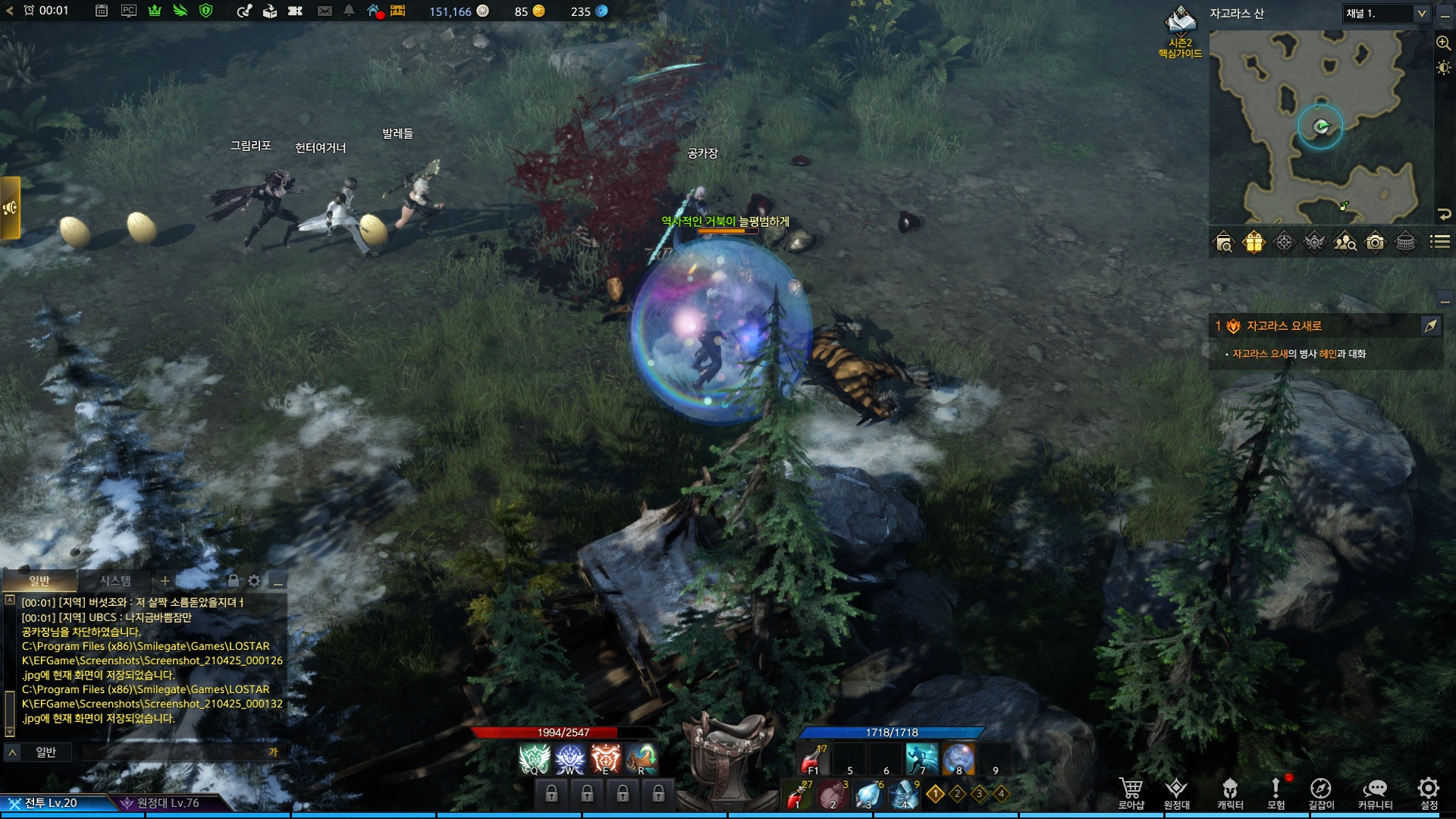The height and width of the screenshot is (819, 1456).
Task: Open the 시즌2 핵심가이드 guide icon
Action: click(x=1180, y=32)
